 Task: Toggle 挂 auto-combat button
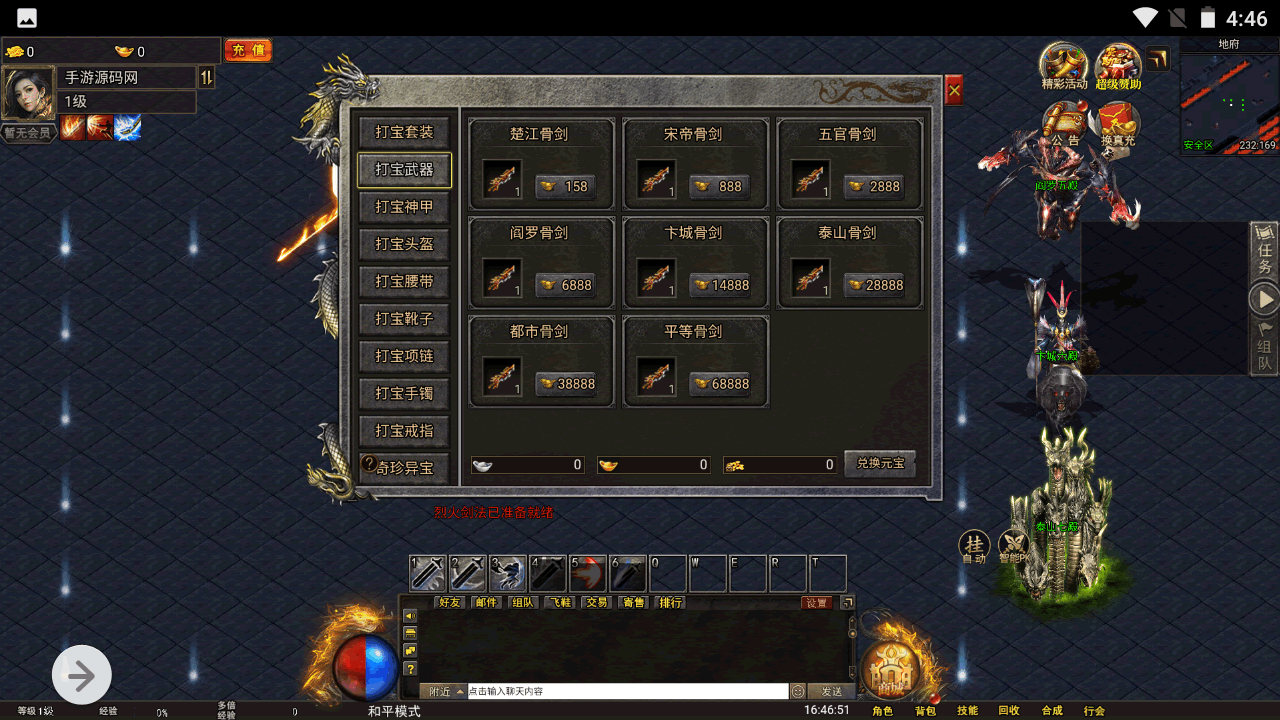pos(973,546)
